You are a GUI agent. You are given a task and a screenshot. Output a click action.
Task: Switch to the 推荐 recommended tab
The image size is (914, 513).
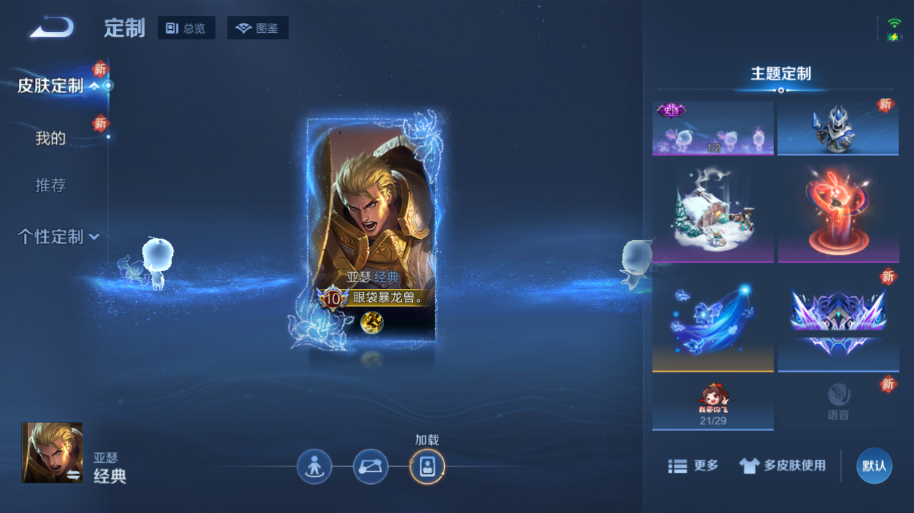coord(50,185)
